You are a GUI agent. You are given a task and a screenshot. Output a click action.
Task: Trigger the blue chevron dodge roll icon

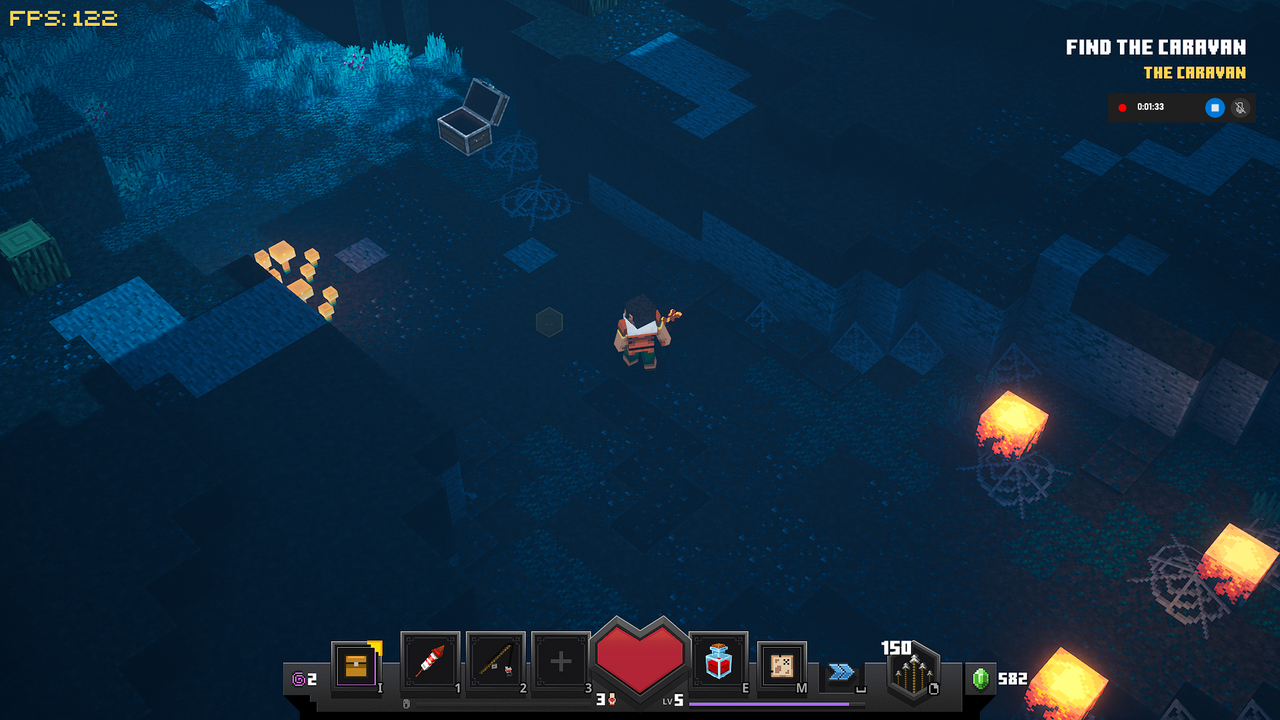(842, 672)
